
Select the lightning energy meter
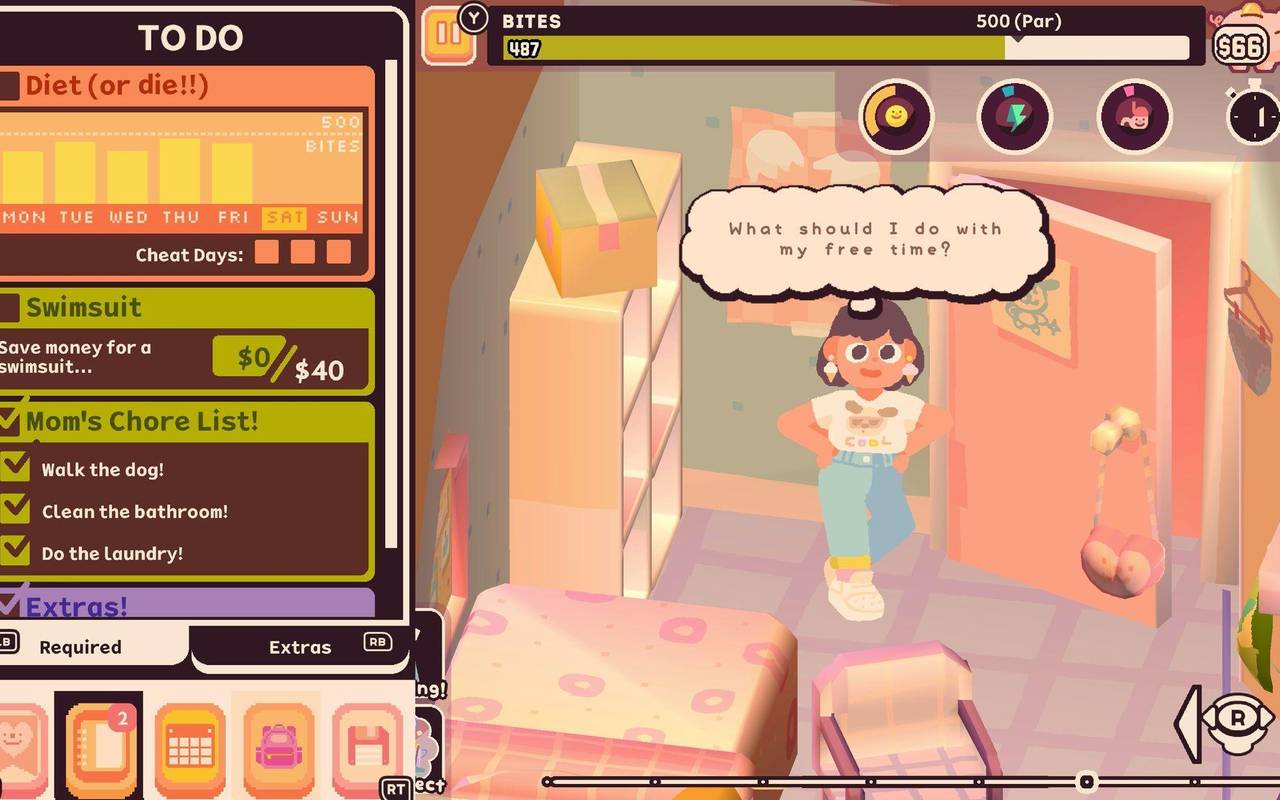point(1014,118)
